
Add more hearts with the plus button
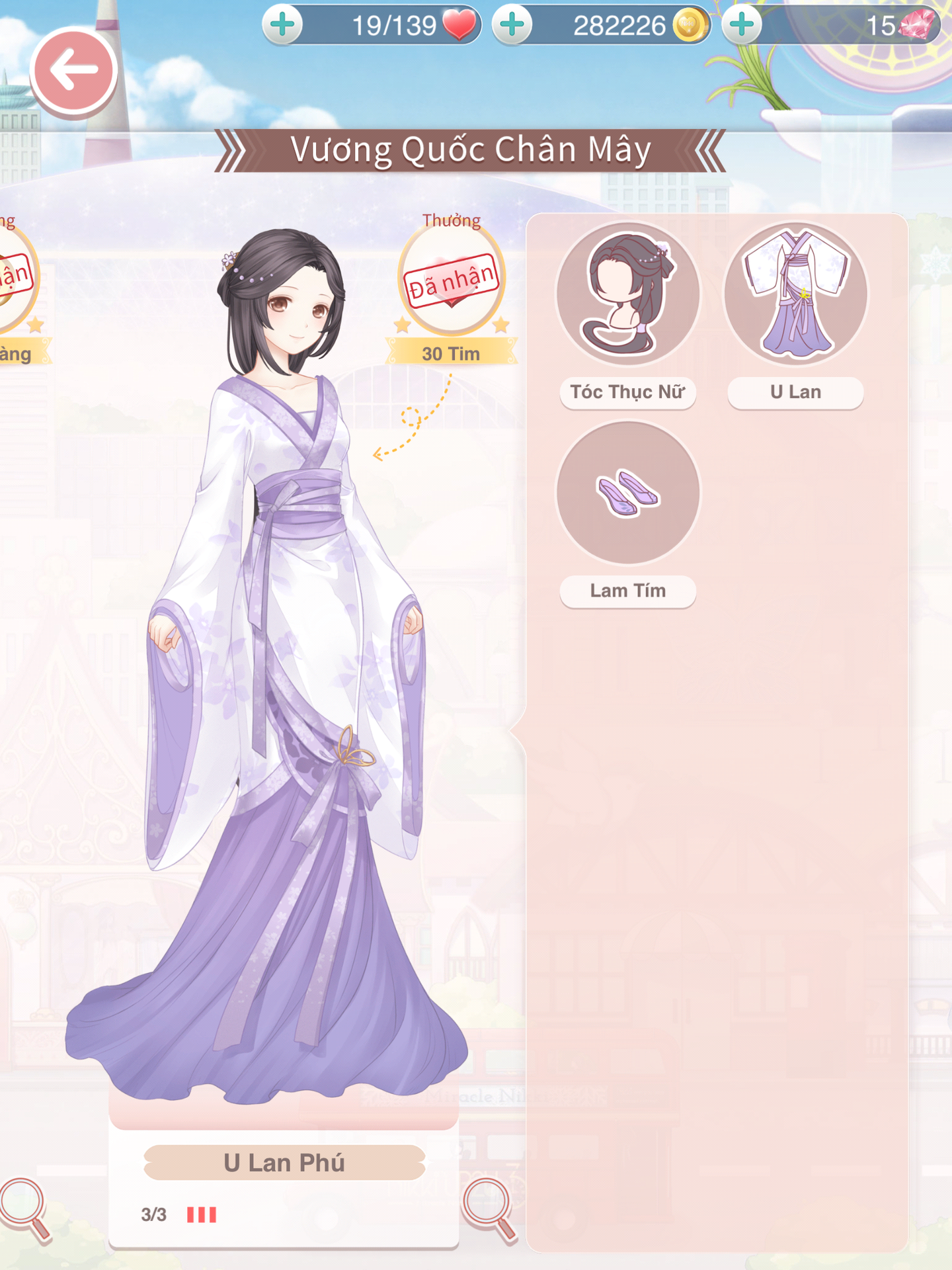point(283,25)
